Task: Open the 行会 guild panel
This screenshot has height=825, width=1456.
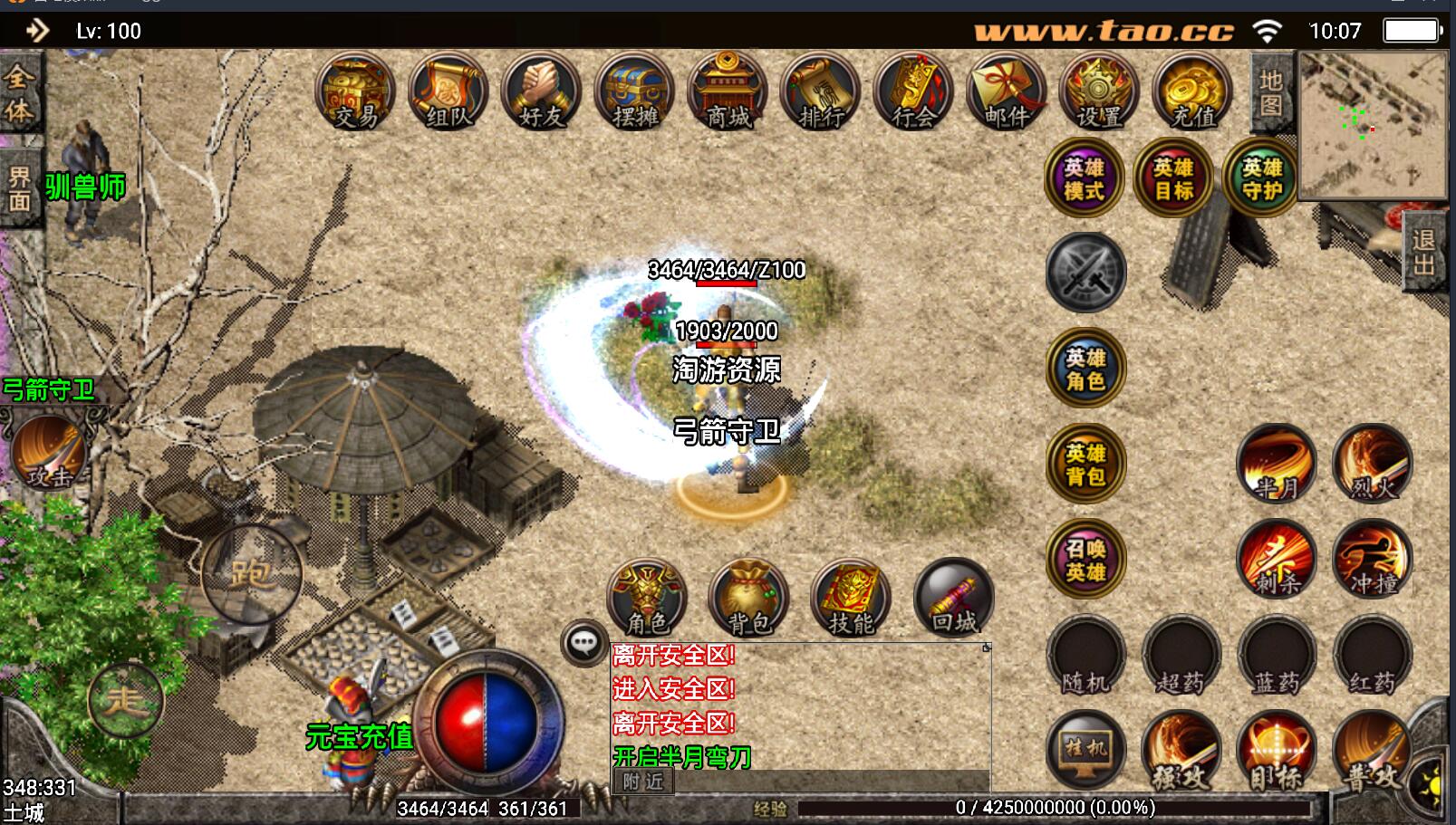Action: pyautogui.click(x=913, y=92)
